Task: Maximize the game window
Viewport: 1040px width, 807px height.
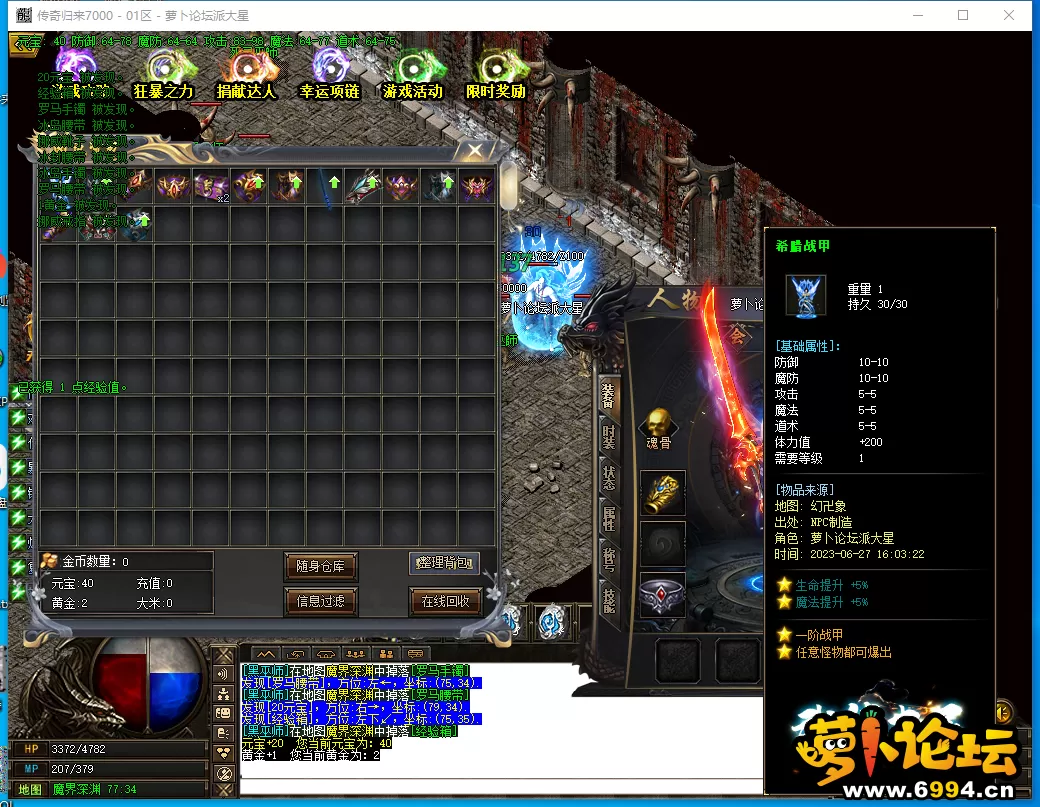Action: point(963,15)
